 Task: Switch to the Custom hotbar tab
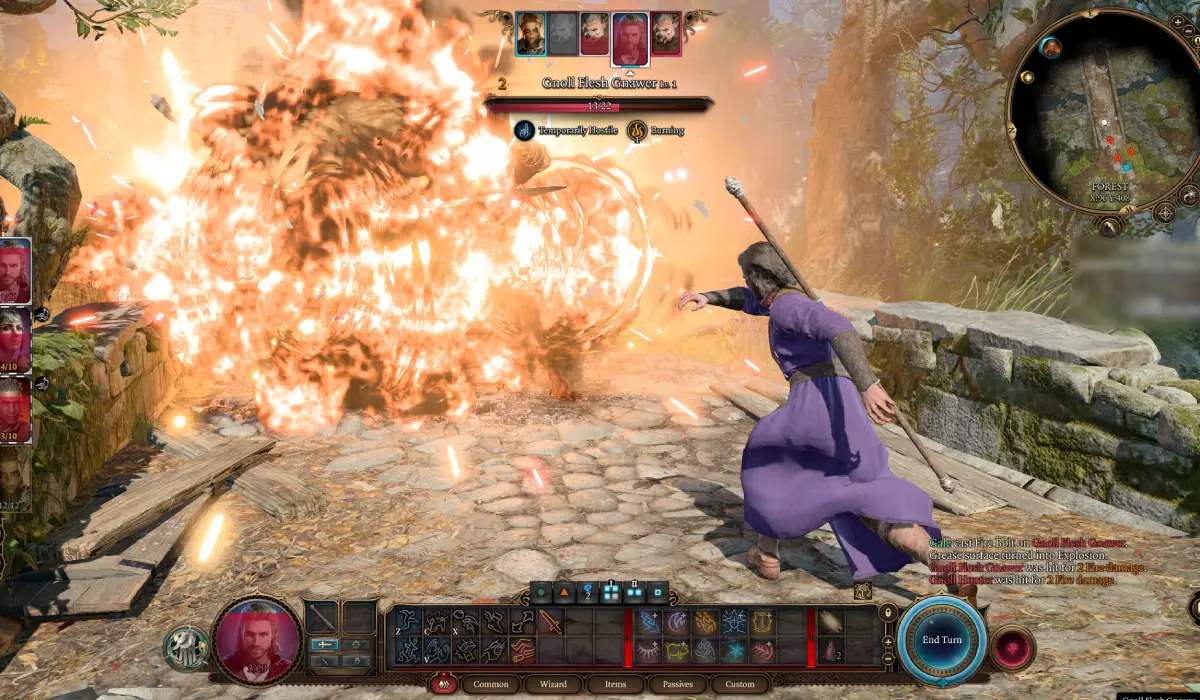(x=740, y=685)
